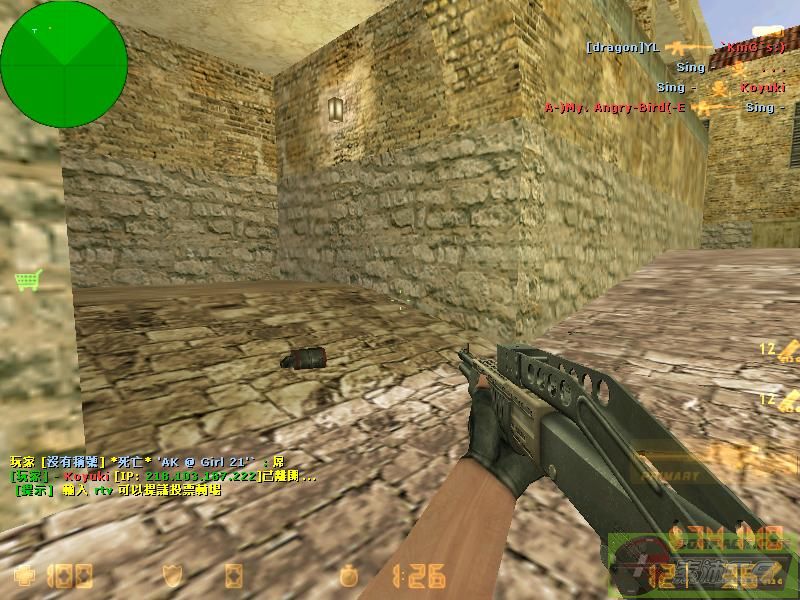
Task: Click the health cross icon
Action: tap(25, 576)
